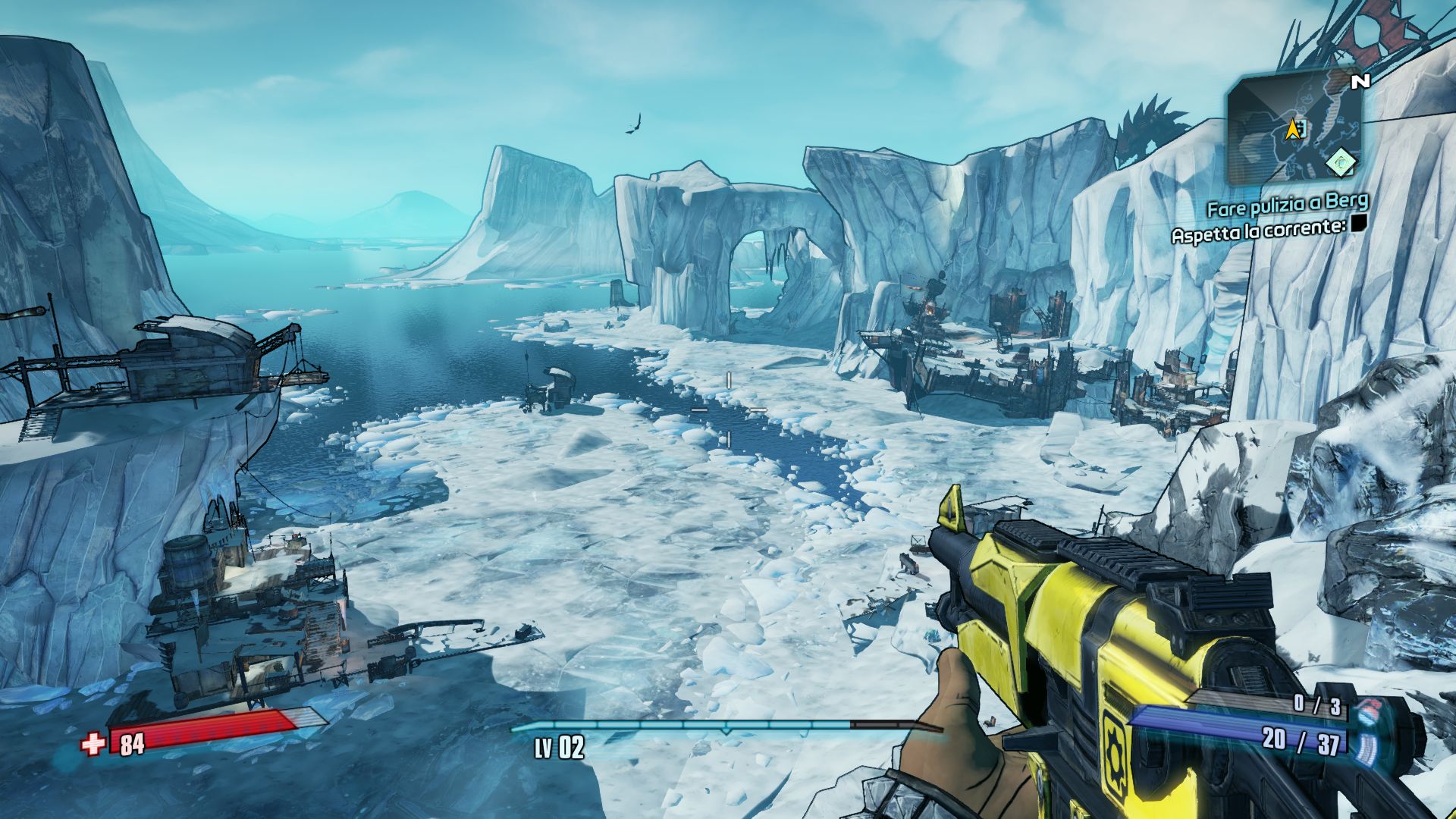Click the diamond waypoint marker on the minimap
Viewport: 1456px width, 819px height.
pyautogui.click(x=1341, y=161)
